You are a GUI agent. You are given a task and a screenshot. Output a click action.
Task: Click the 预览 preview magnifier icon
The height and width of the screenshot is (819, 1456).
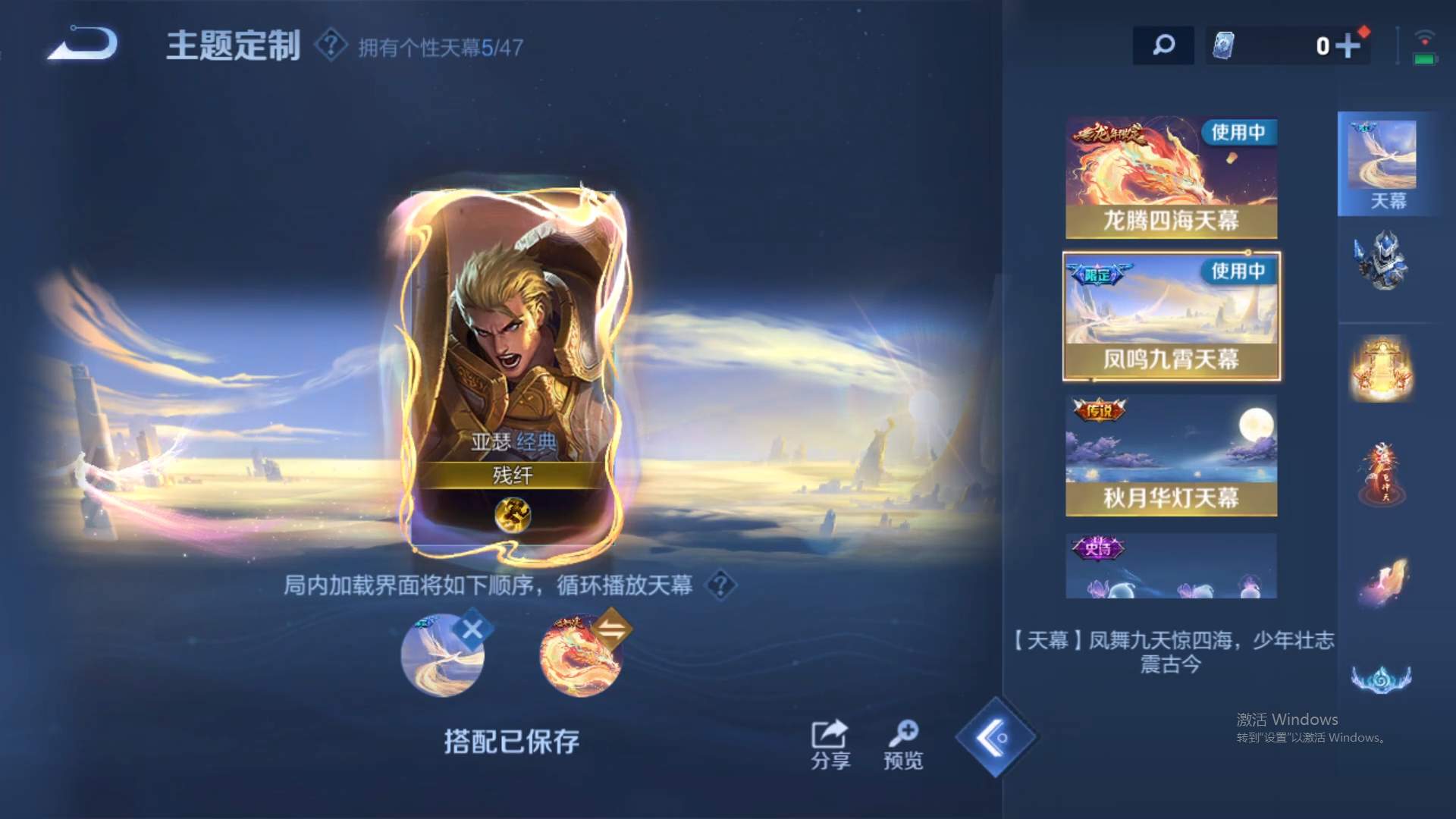tap(903, 736)
